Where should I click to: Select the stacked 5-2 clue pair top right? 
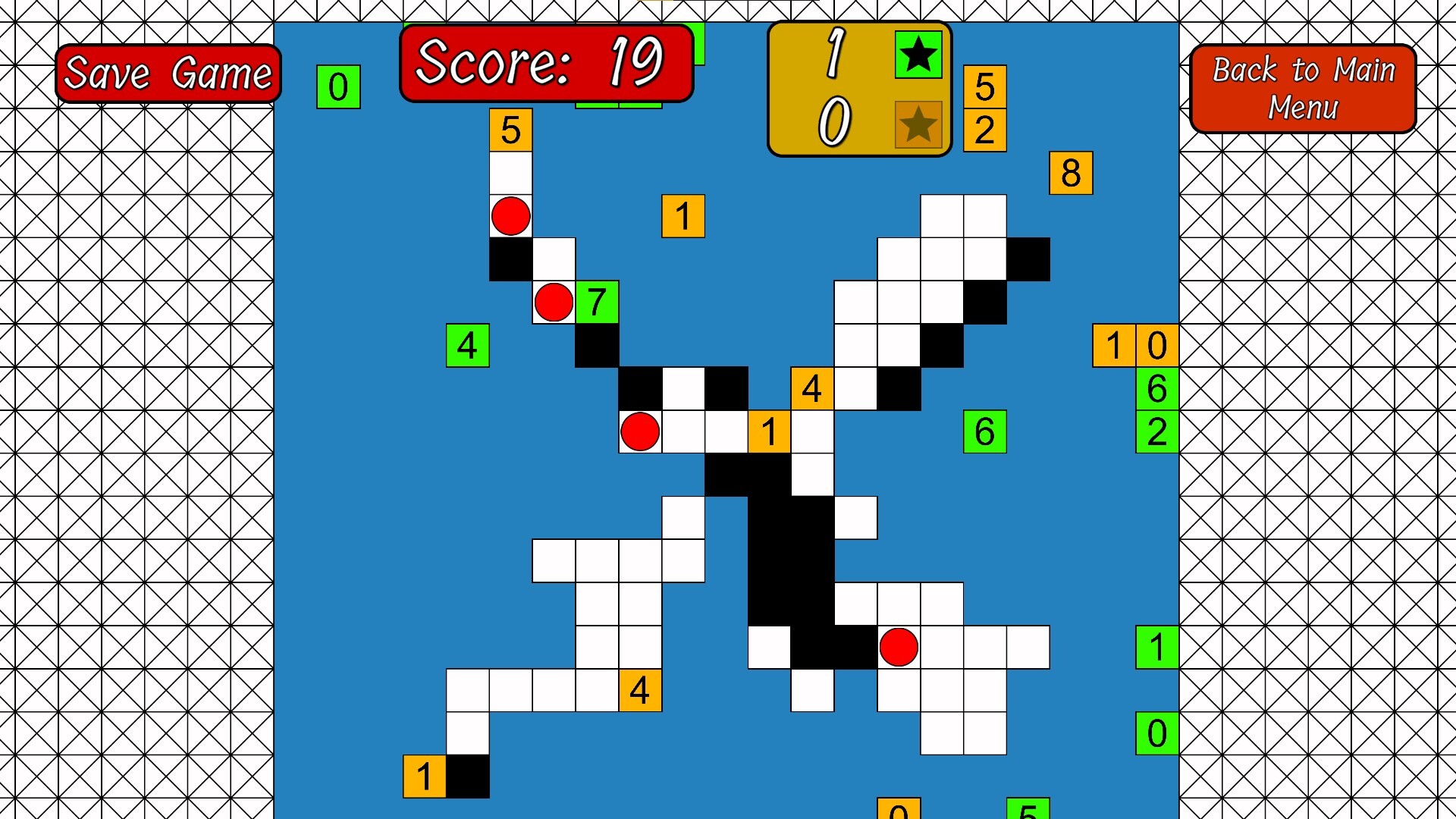[x=984, y=107]
